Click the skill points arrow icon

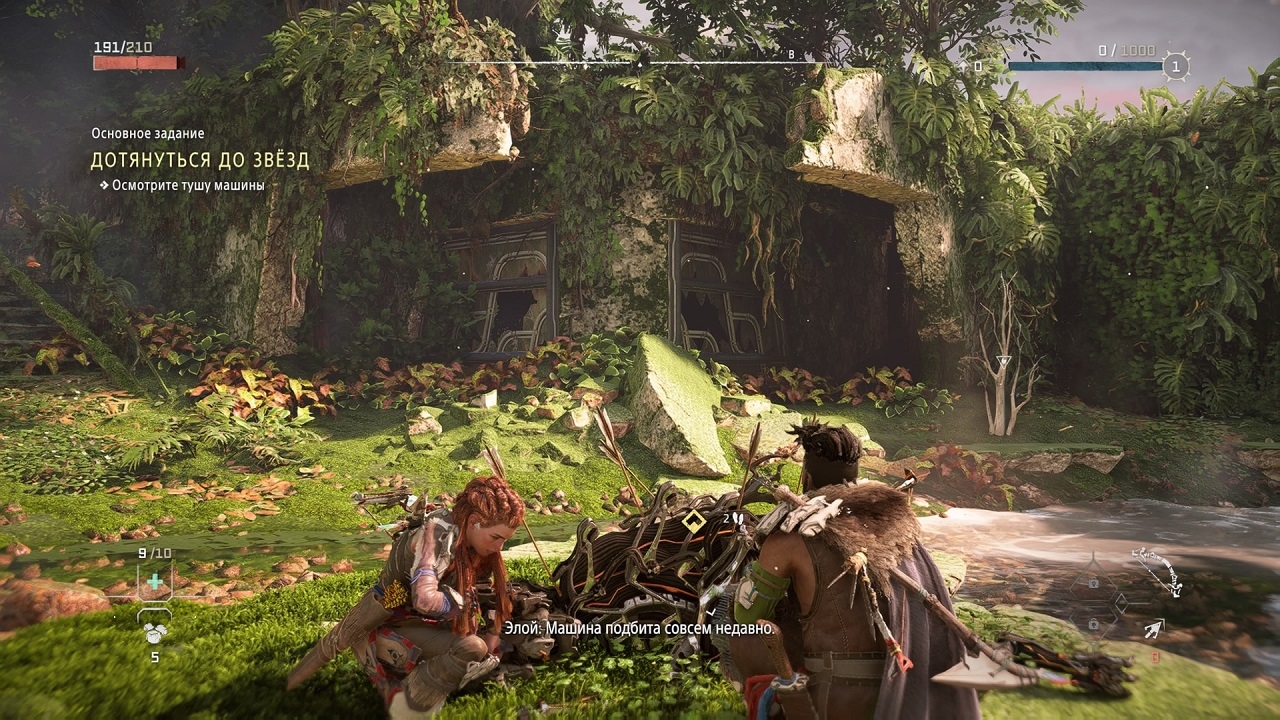(963, 67)
